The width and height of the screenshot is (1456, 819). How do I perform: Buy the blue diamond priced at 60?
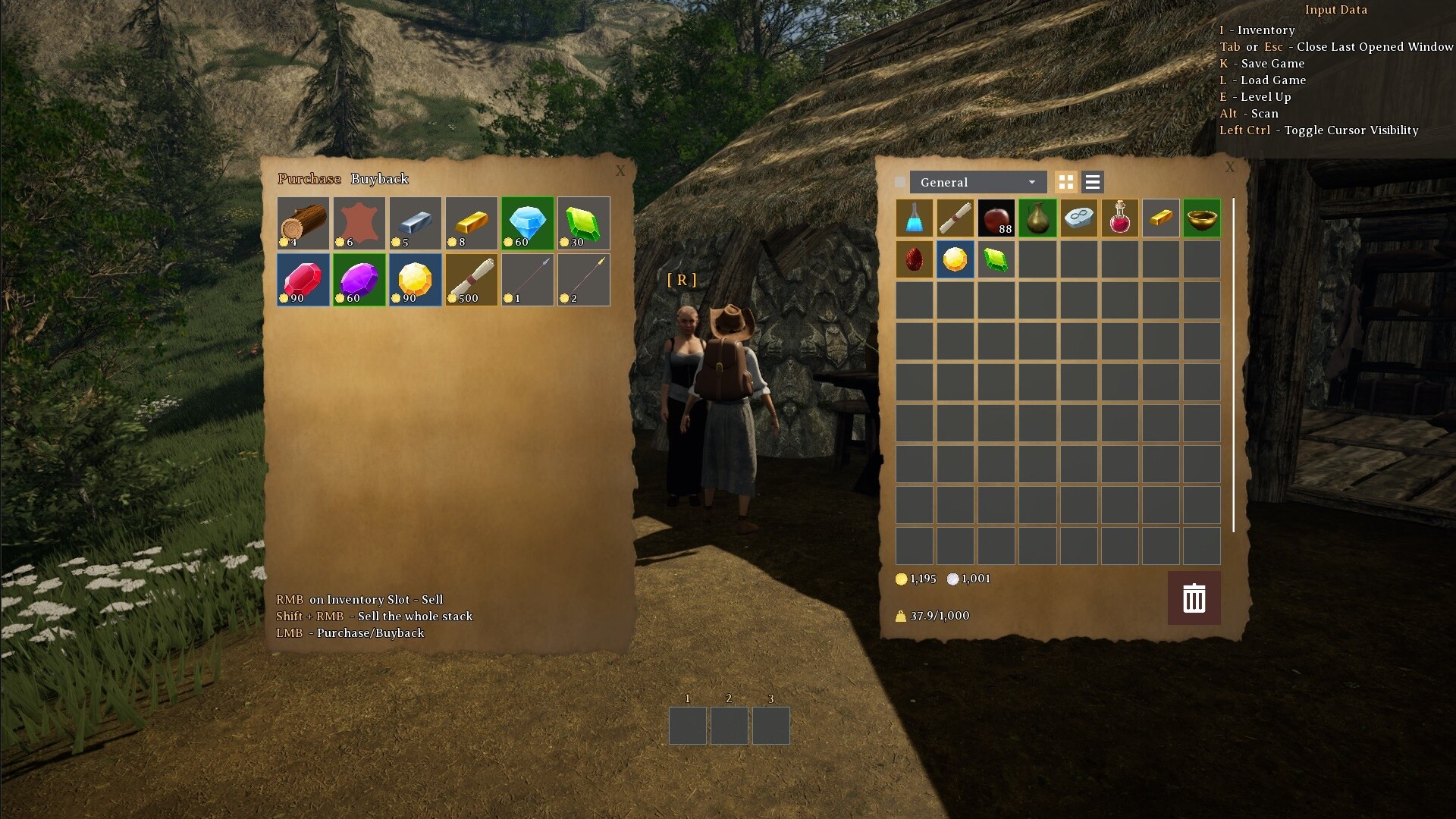[x=527, y=222]
